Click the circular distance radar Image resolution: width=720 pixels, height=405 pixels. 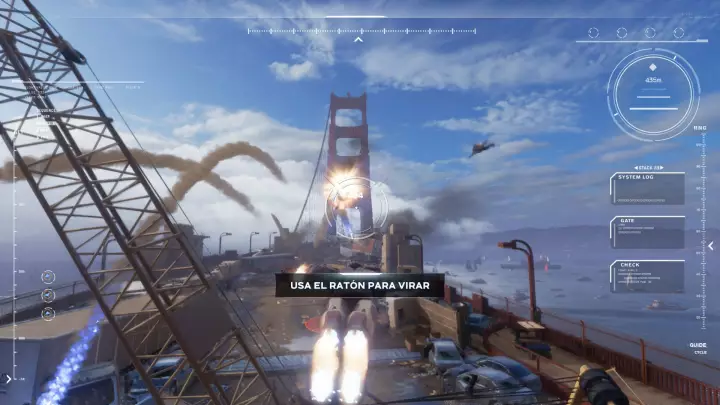[655, 85]
